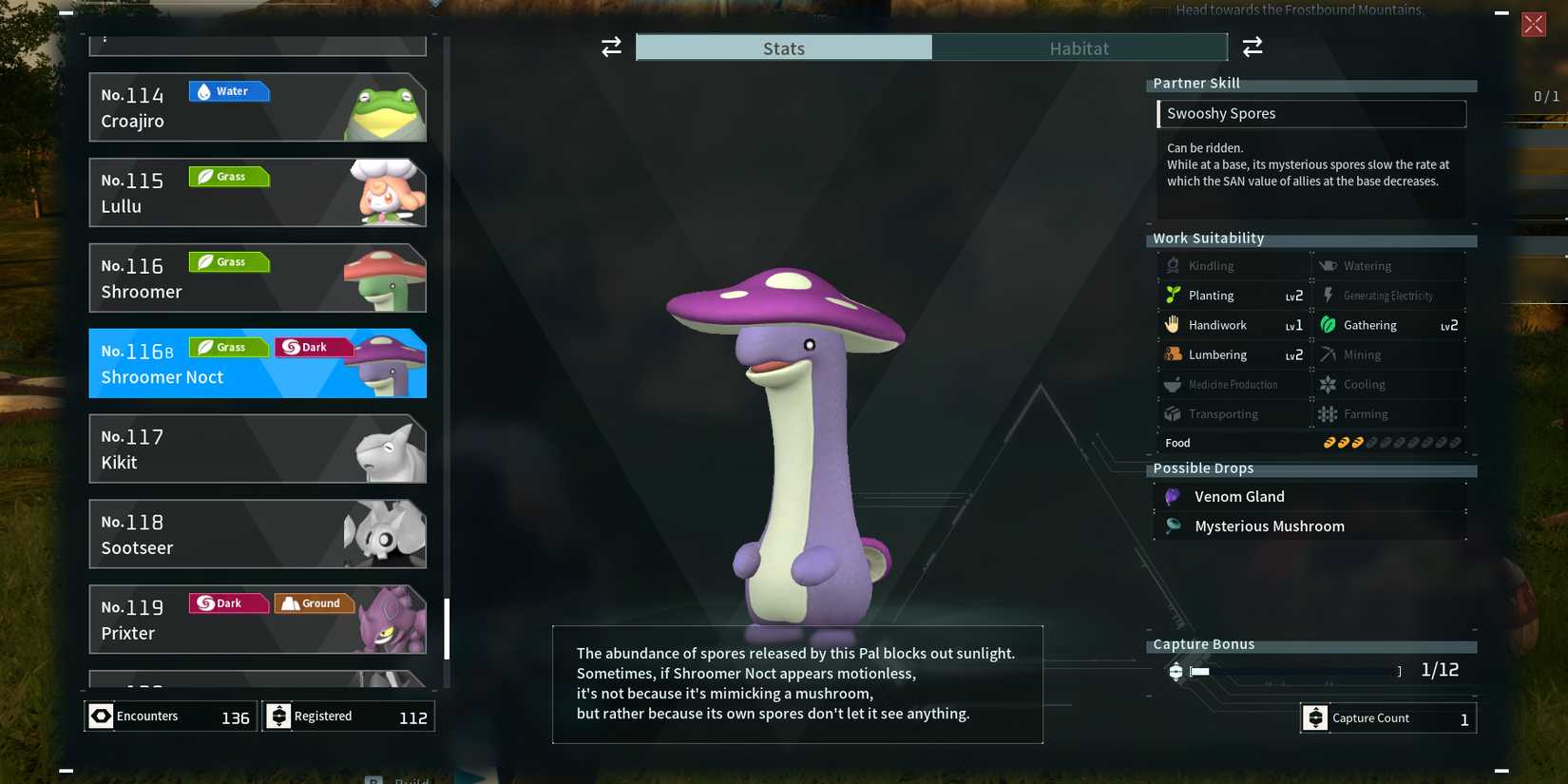The image size is (1568, 784).
Task: Click the Capture Bonus progress bar
Action: click(1292, 671)
